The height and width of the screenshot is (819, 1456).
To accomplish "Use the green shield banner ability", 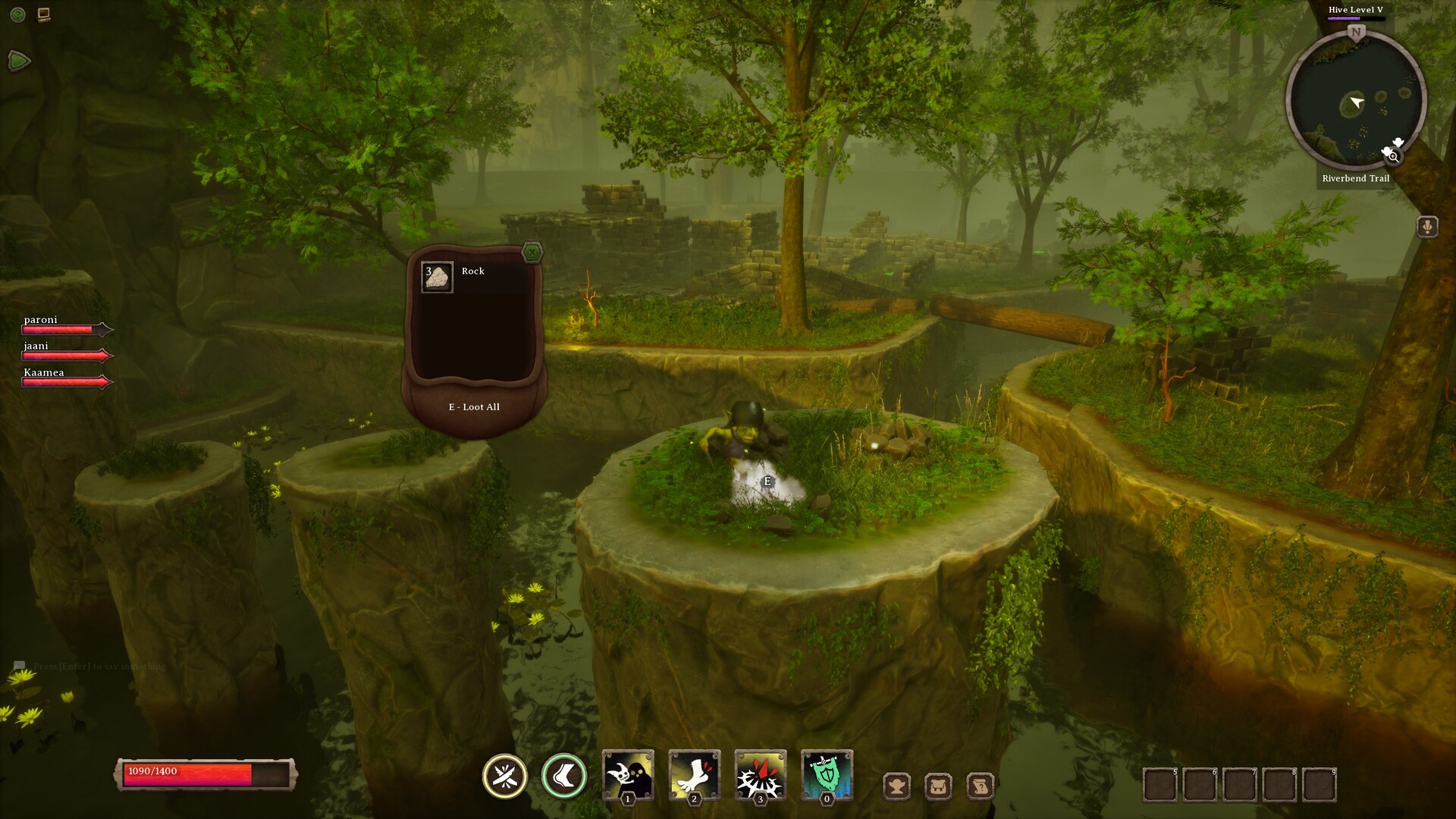I will 827,774.
